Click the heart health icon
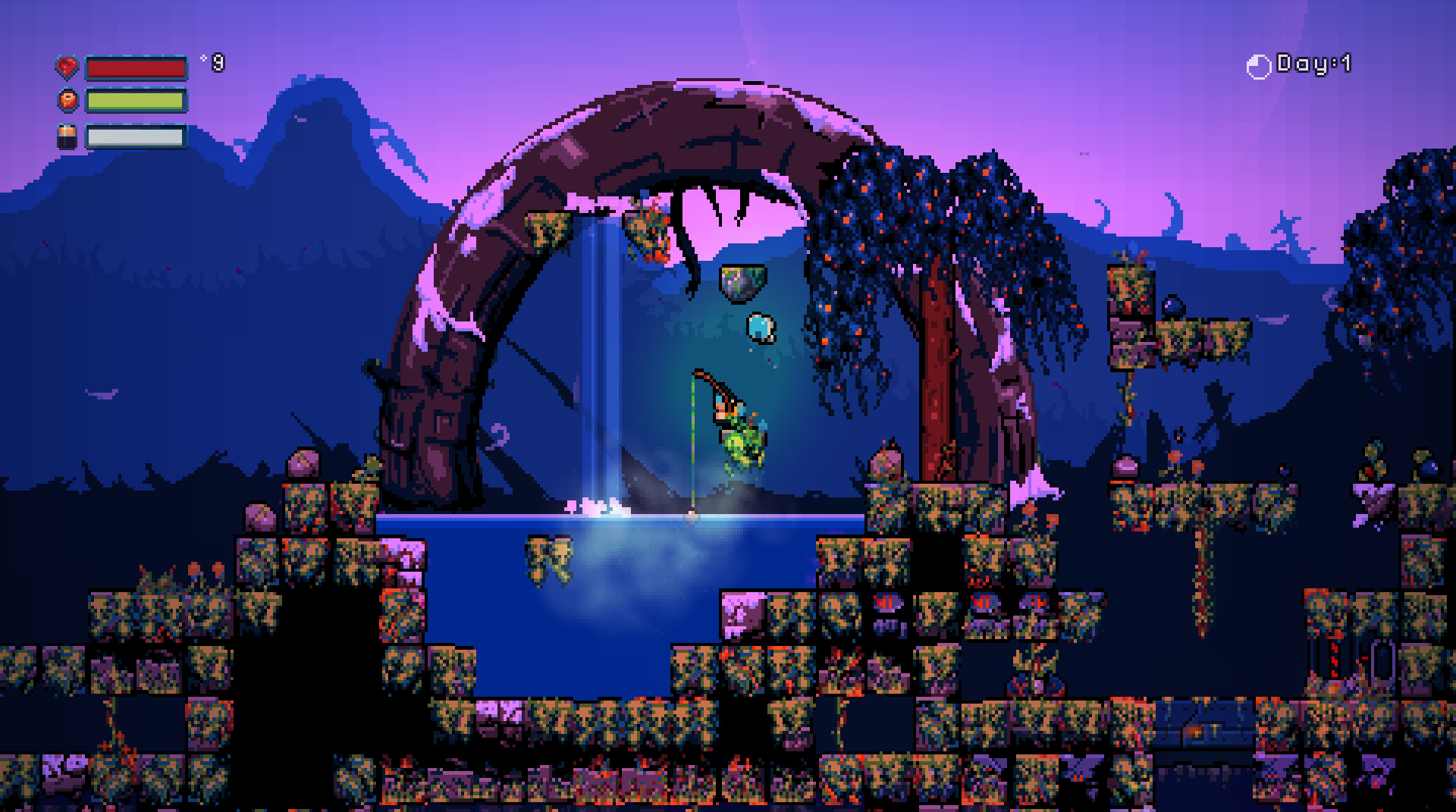 coord(67,65)
